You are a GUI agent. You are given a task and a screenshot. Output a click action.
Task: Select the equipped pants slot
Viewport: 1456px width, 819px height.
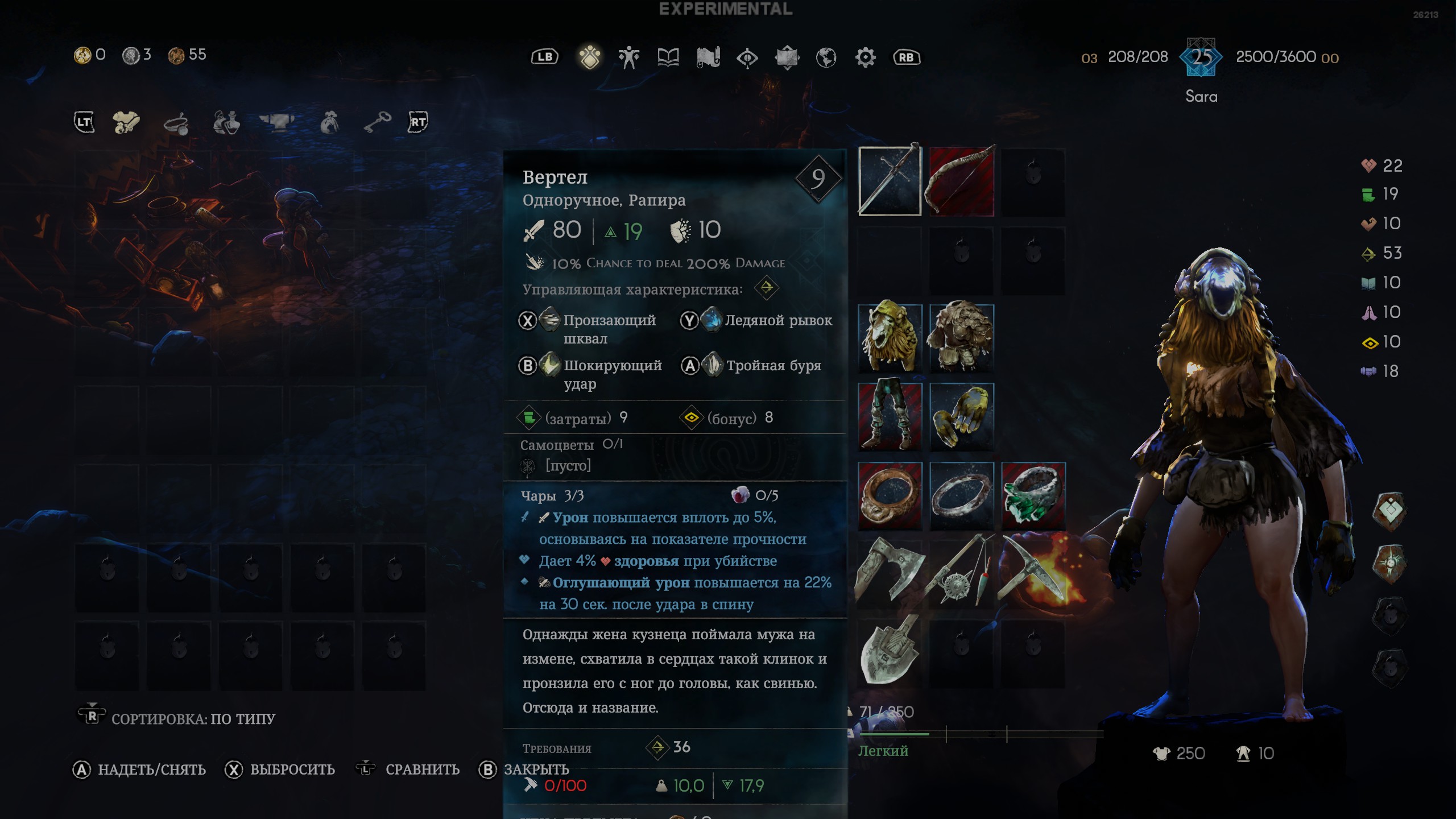890,416
